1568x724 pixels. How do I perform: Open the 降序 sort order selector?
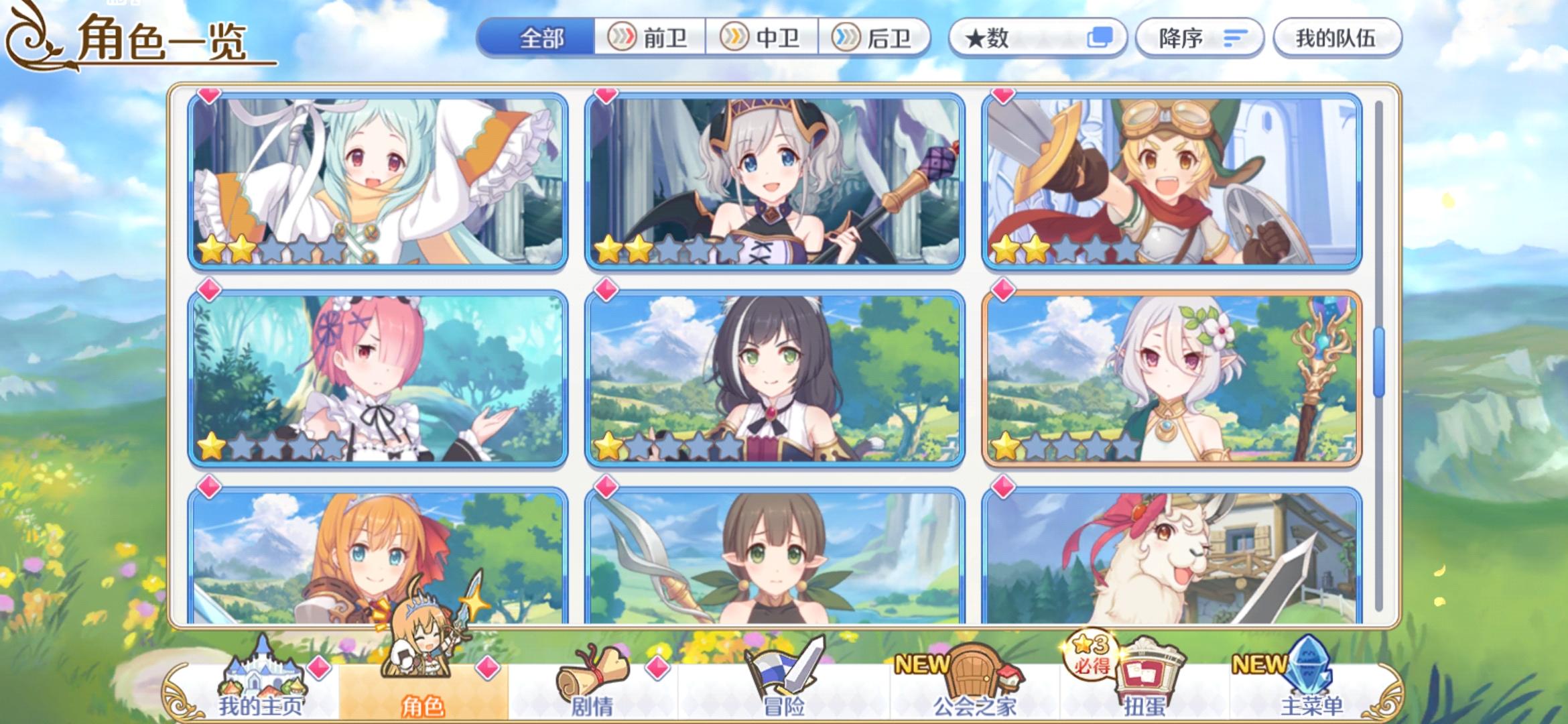coord(1199,38)
